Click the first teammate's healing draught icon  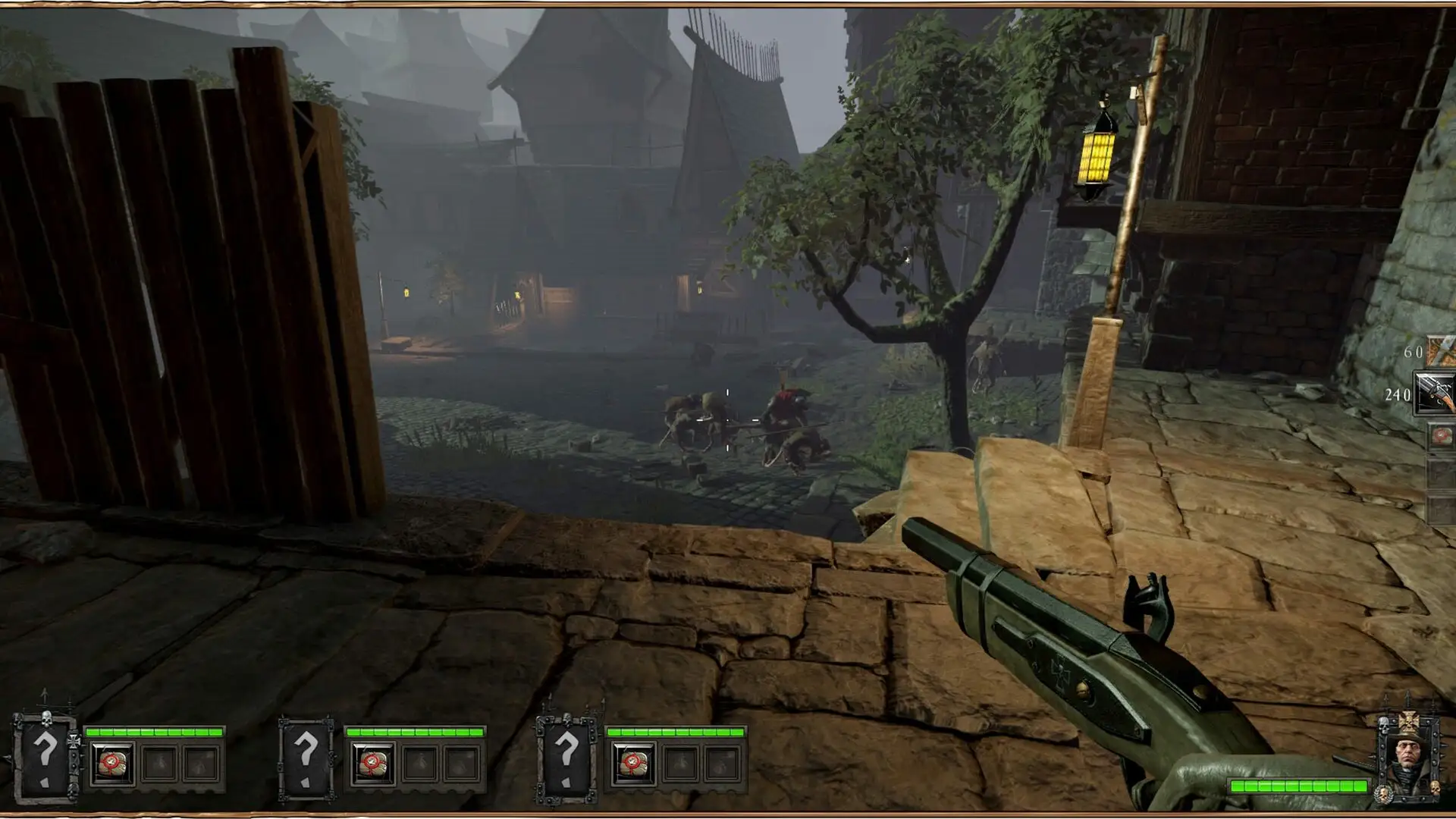coord(112,764)
